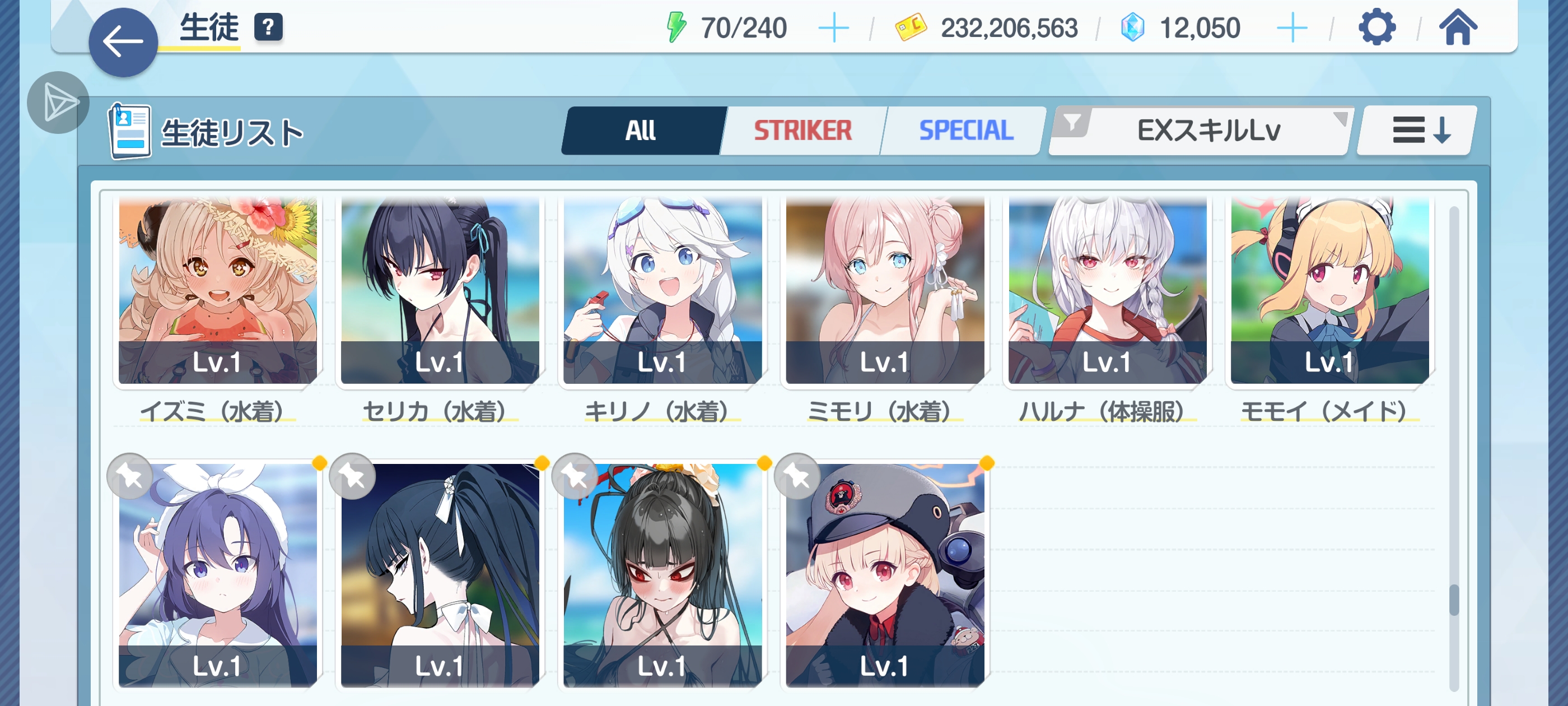View ハルナ(体操服) student profile

click(x=1107, y=290)
